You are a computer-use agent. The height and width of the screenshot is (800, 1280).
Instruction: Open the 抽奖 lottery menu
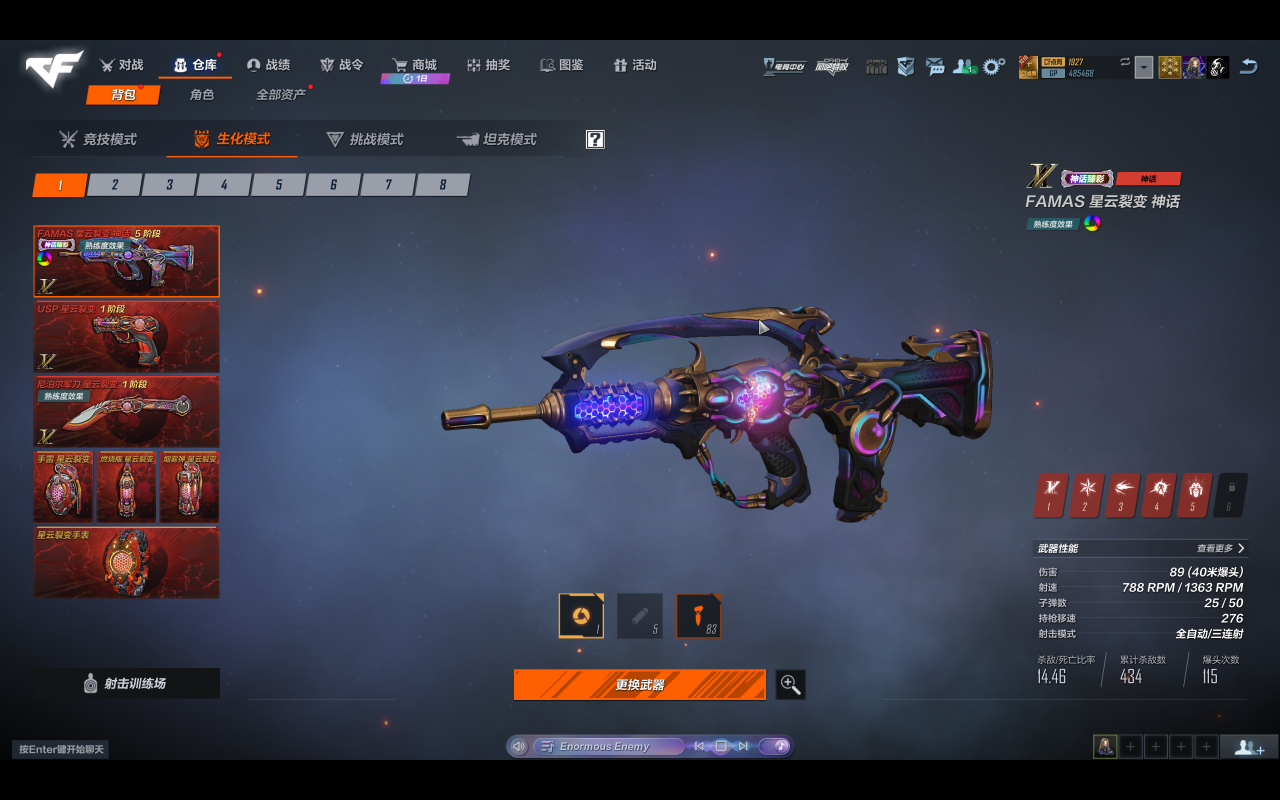click(x=488, y=65)
